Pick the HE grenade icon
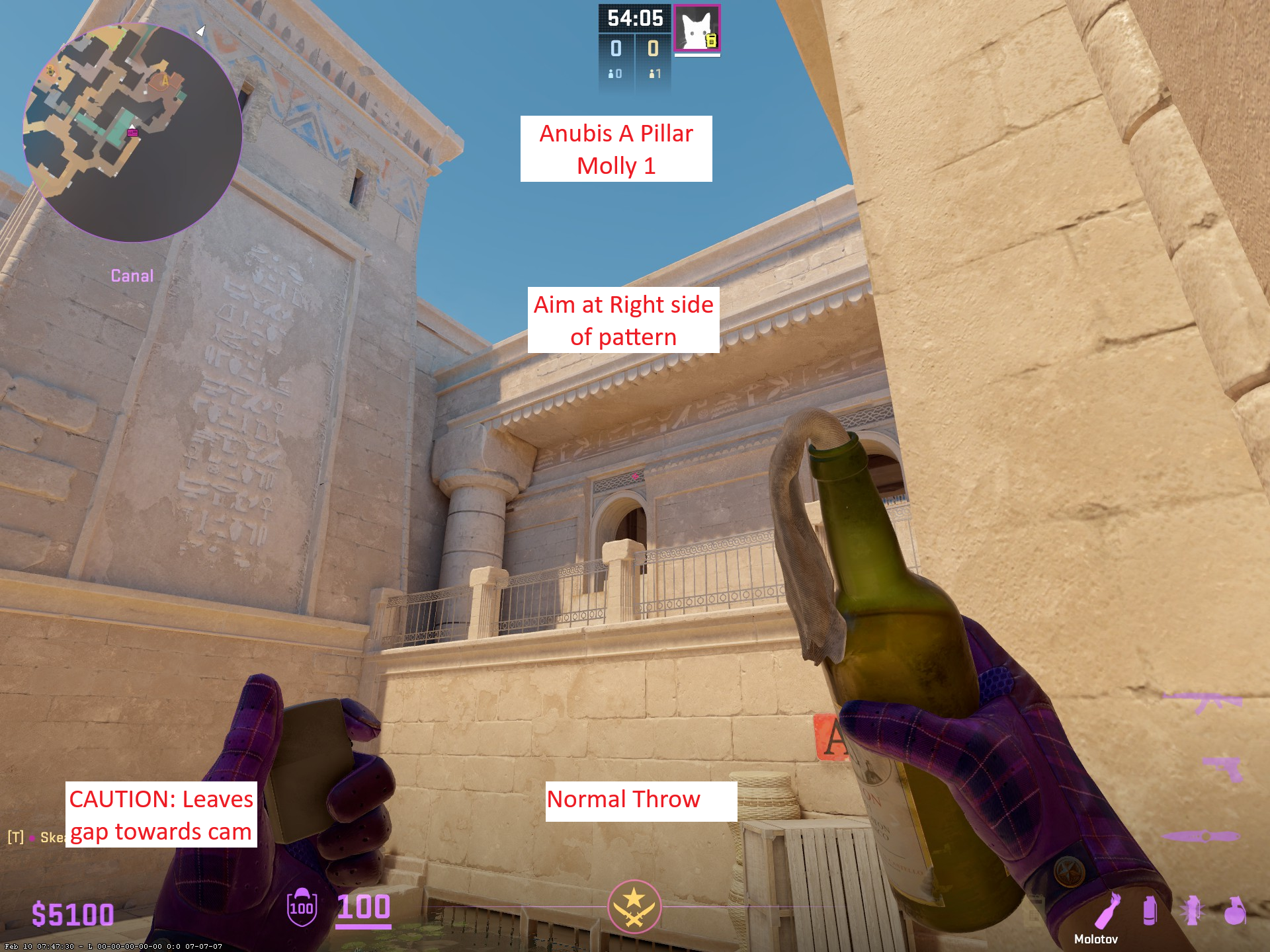The height and width of the screenshot is (952, 1270). pyautogui.click(x=1234, y=911)
